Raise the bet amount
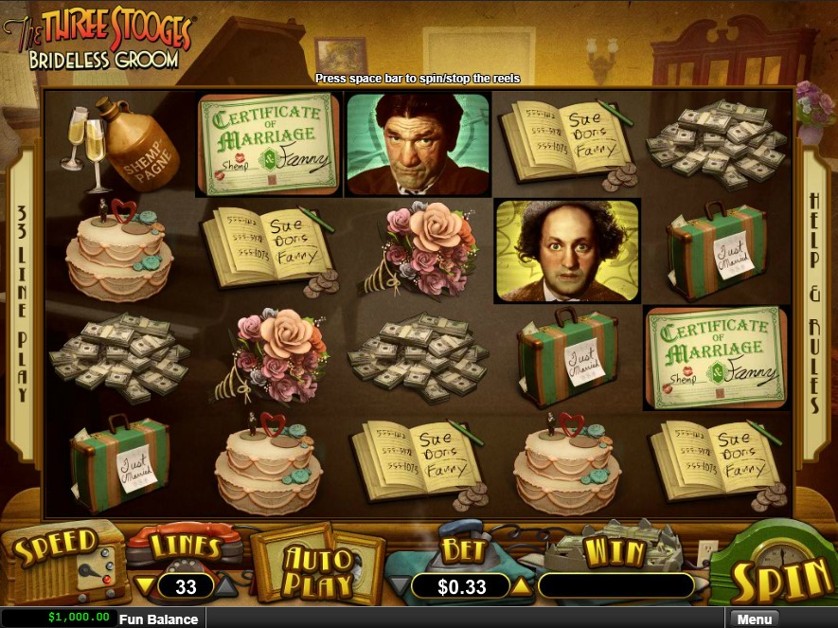The image size is (838, 628). click(523, 586)
